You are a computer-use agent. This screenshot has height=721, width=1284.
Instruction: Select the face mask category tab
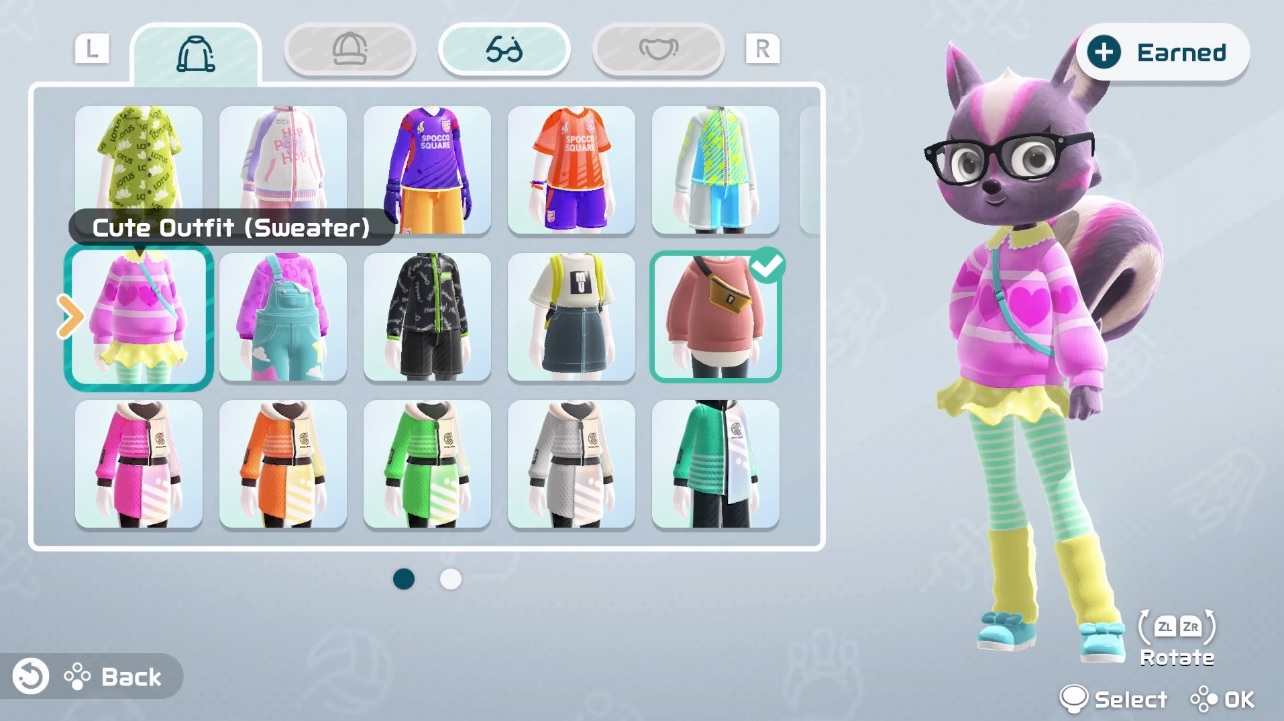pos(658,49)
